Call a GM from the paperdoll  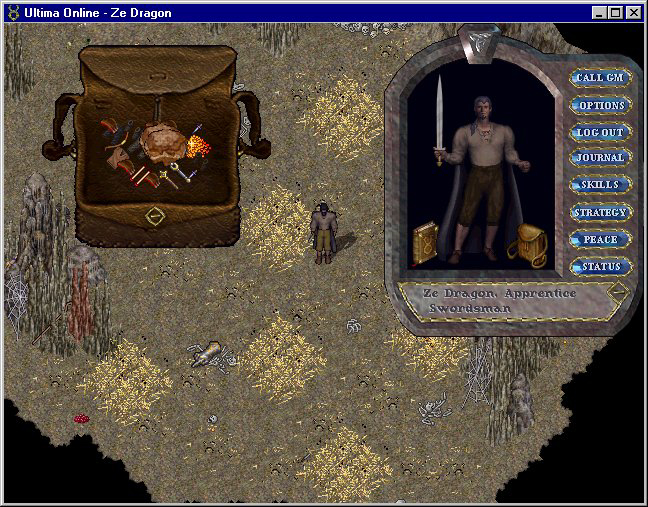600,78
